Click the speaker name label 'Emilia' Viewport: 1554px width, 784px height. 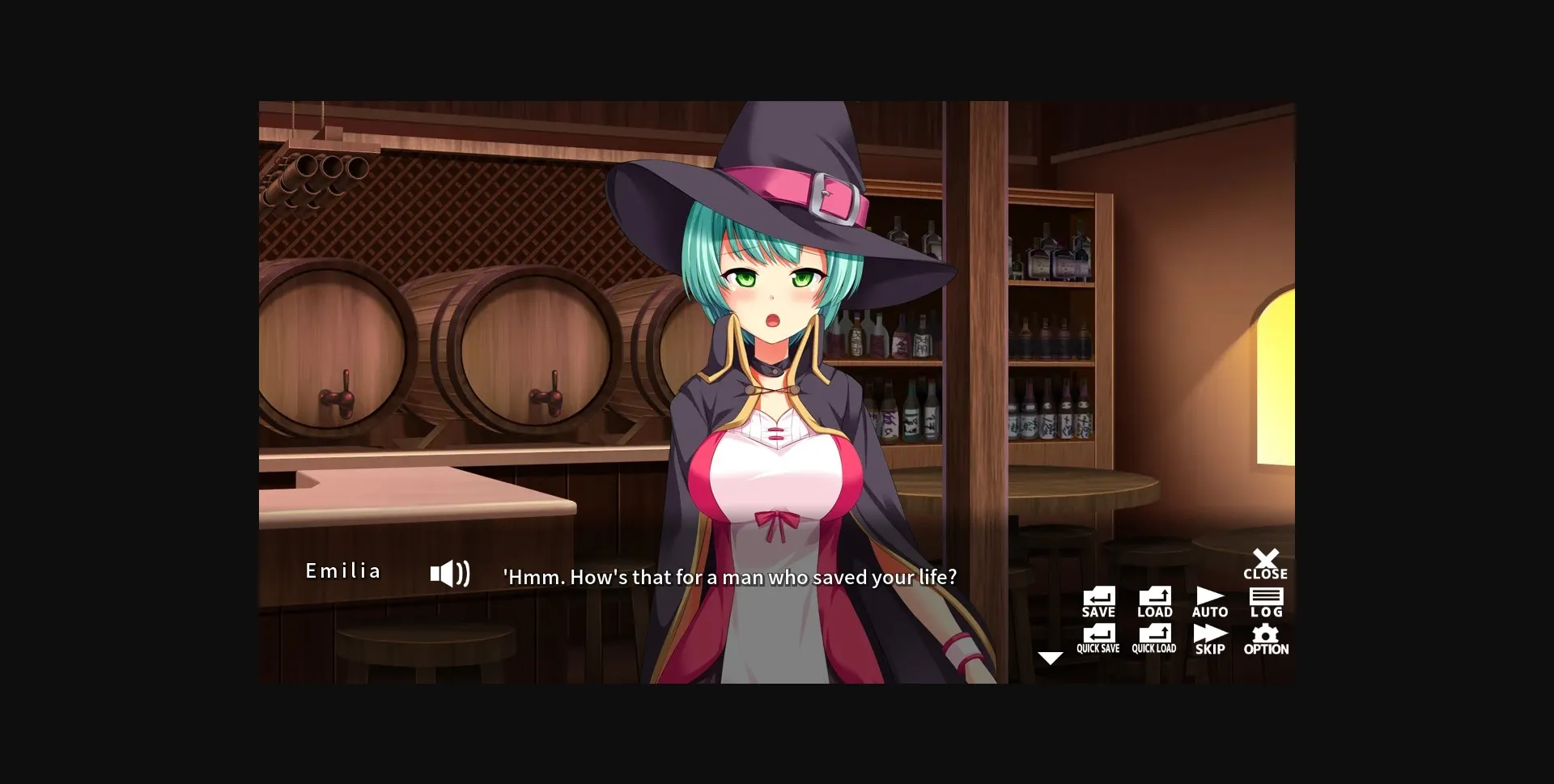pos(343,570)
